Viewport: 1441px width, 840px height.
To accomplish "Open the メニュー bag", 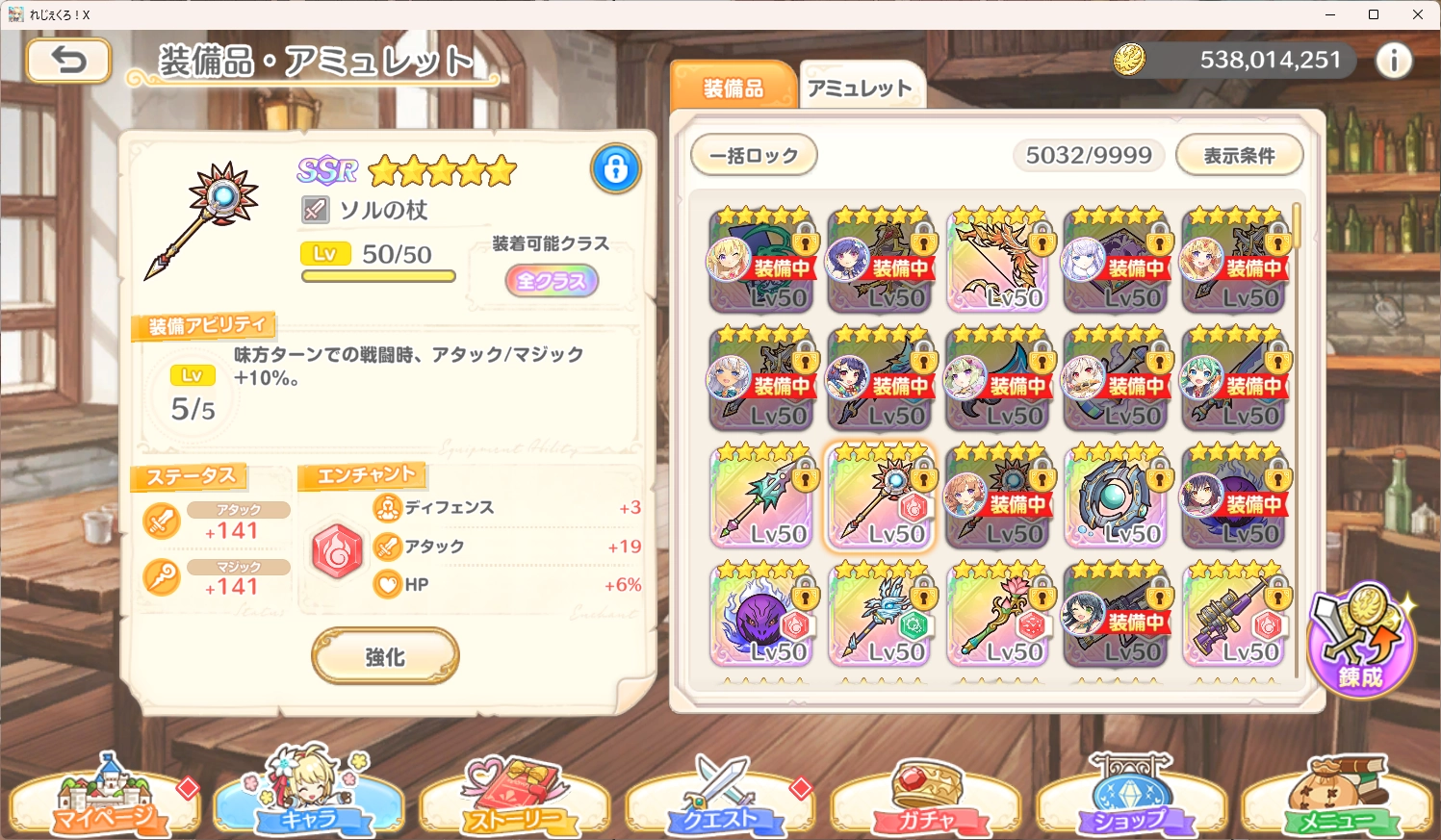I will [1336, 801].
